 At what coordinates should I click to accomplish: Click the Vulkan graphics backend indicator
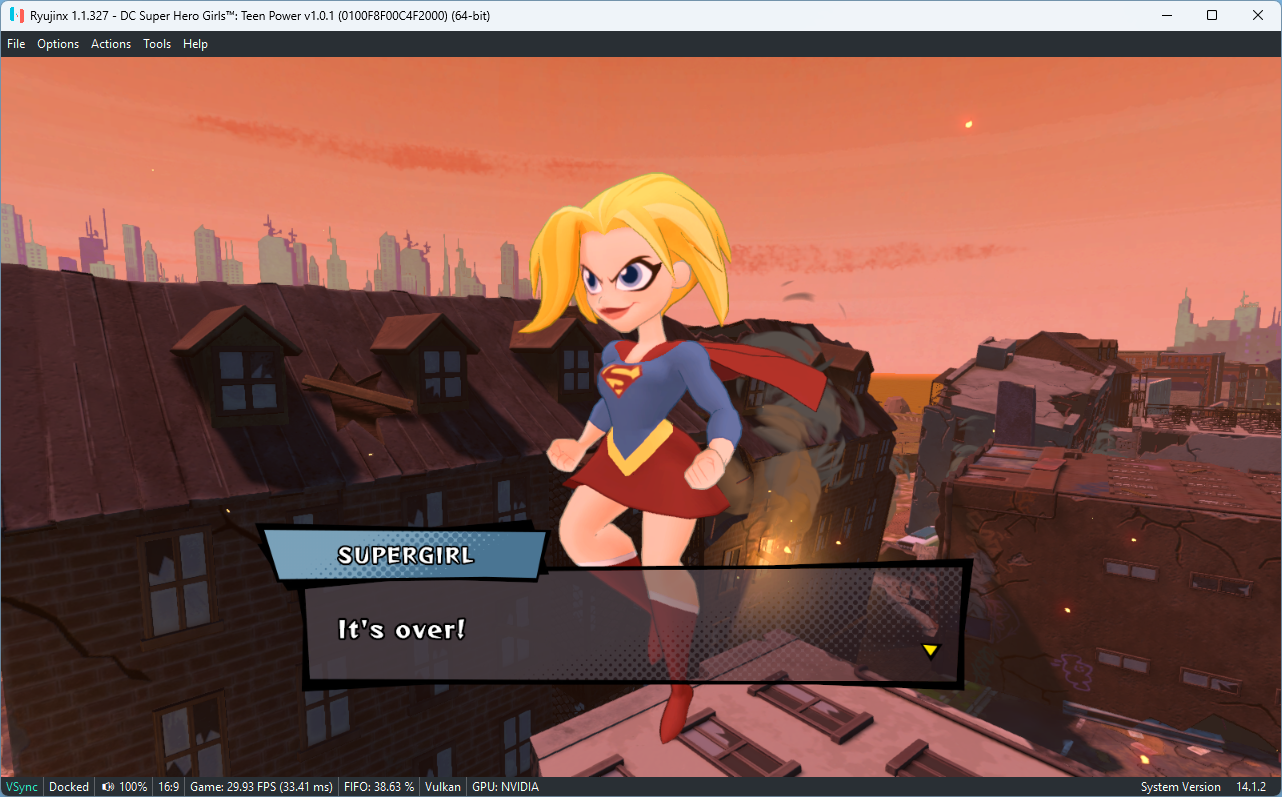[x=442, y=787]
